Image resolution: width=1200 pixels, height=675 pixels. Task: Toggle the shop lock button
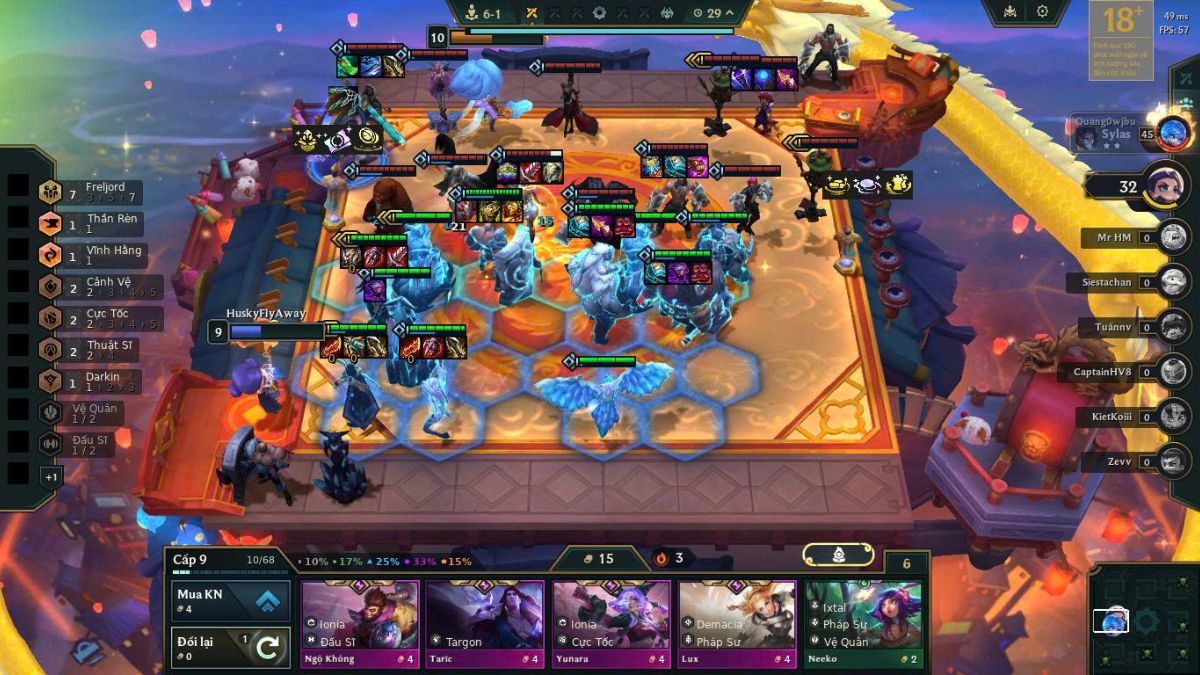coord(838,555)
